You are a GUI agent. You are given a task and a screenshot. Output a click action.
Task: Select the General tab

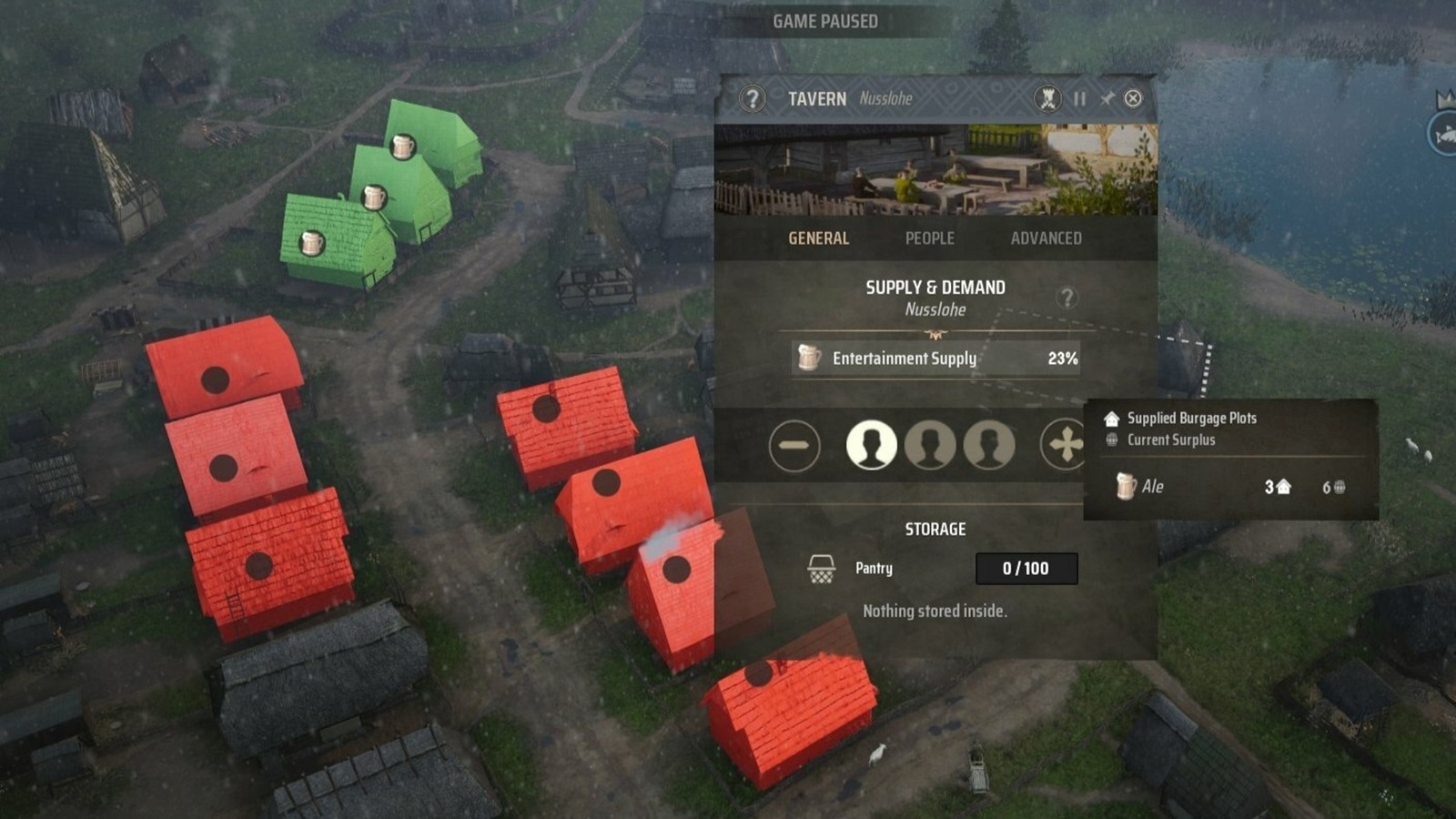[818, 238]
